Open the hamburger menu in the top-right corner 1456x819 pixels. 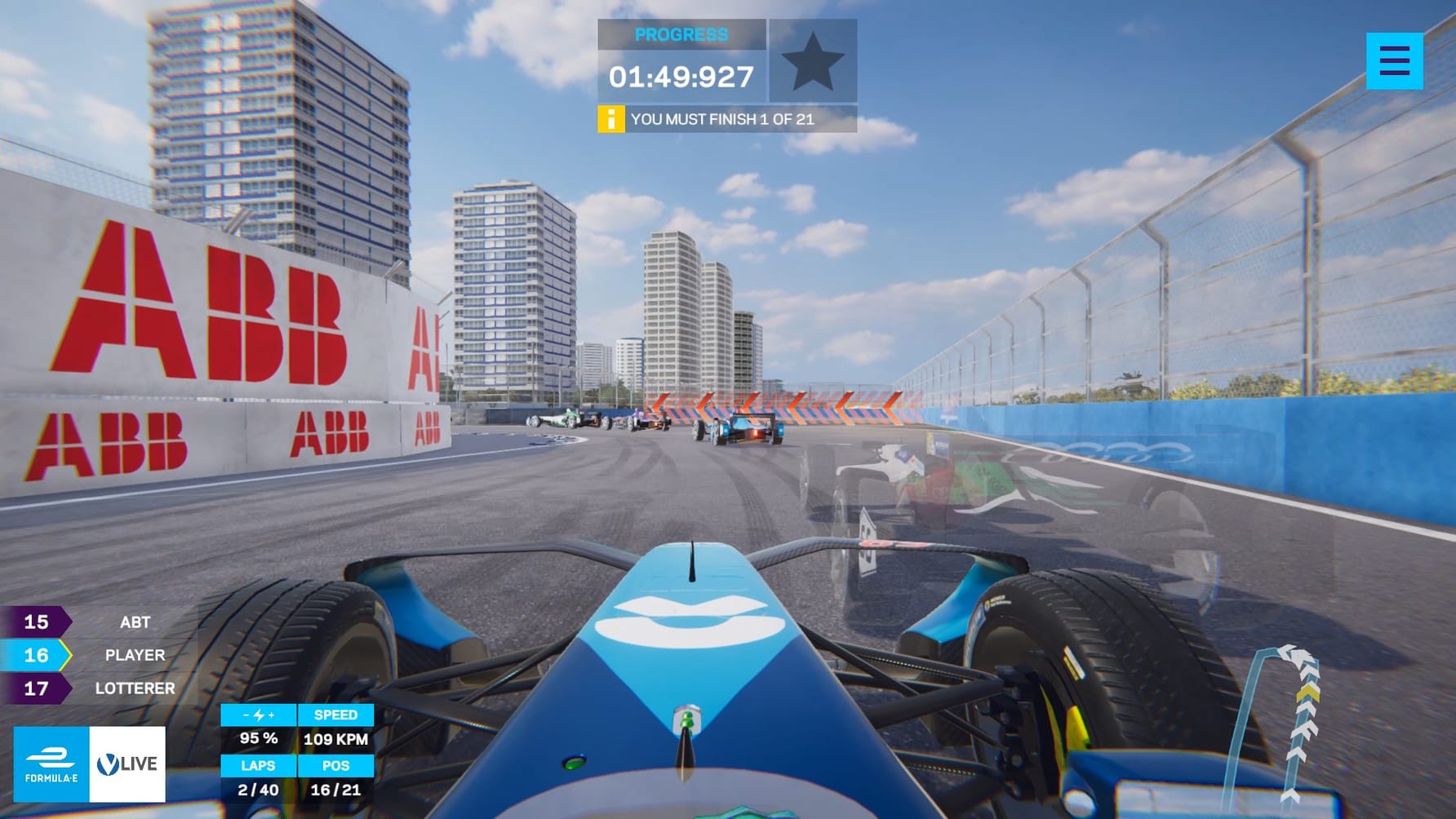[x=1395, y=62]
